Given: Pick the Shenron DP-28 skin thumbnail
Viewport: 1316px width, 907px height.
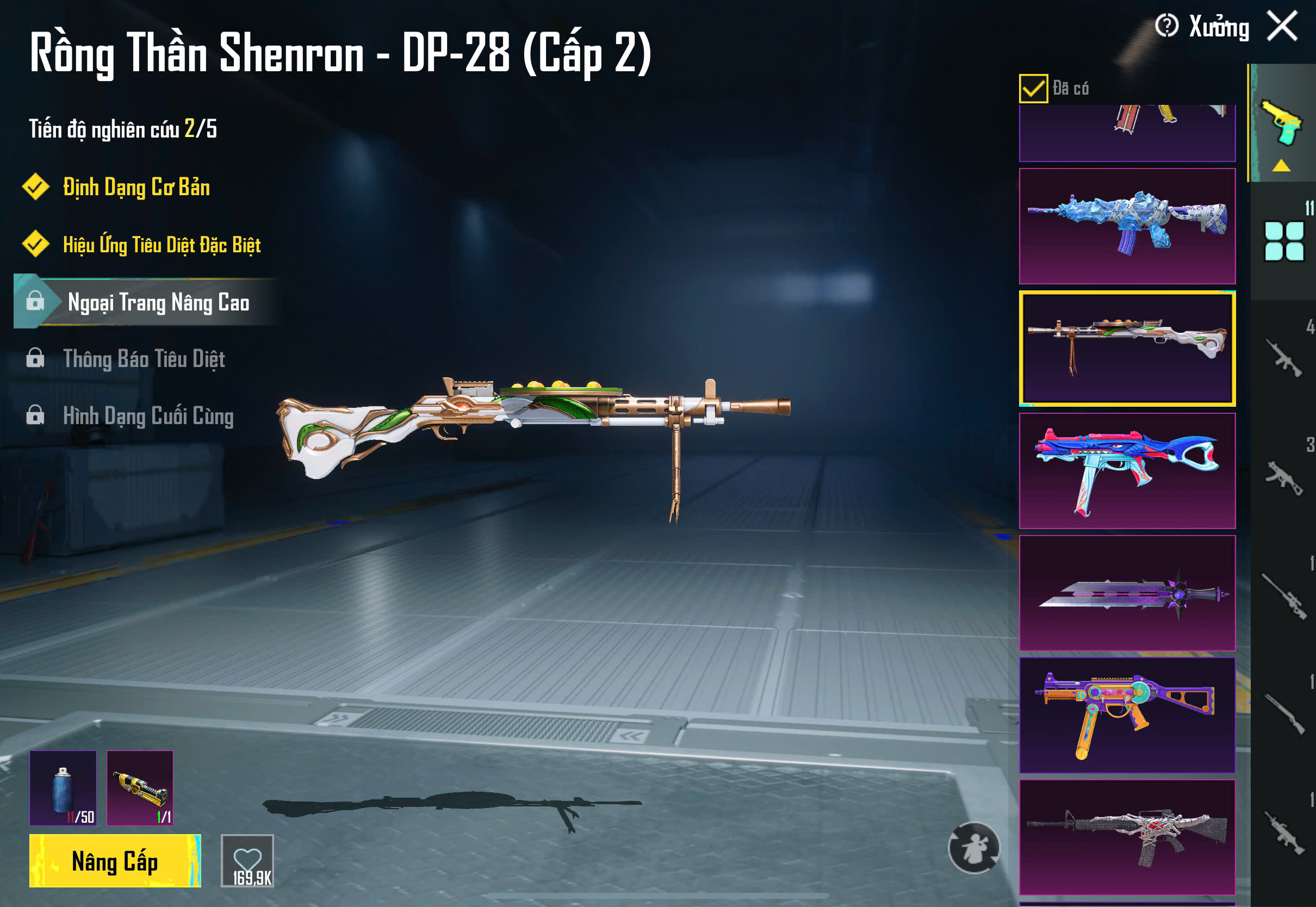Looking at the screenshot, I should point(1127,348).
